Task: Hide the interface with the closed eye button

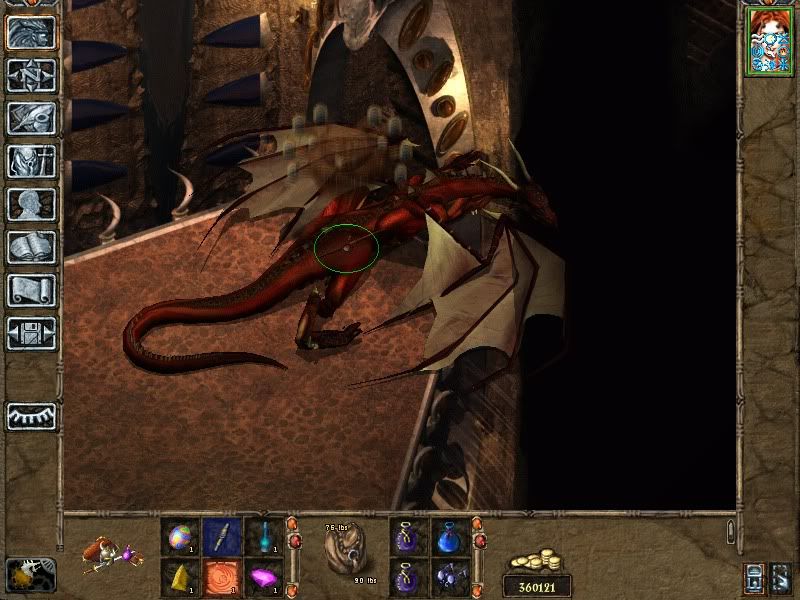Action: (x=31, y=416)
